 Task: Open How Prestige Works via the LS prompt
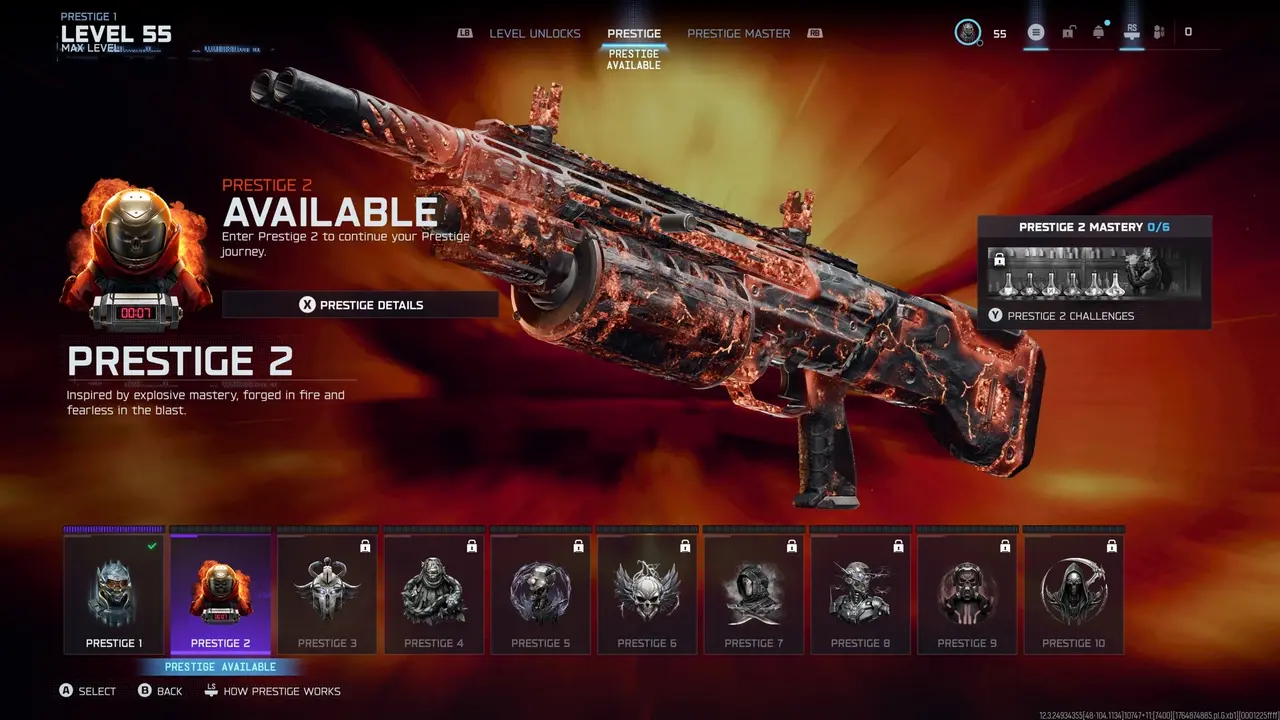(212, 691)
